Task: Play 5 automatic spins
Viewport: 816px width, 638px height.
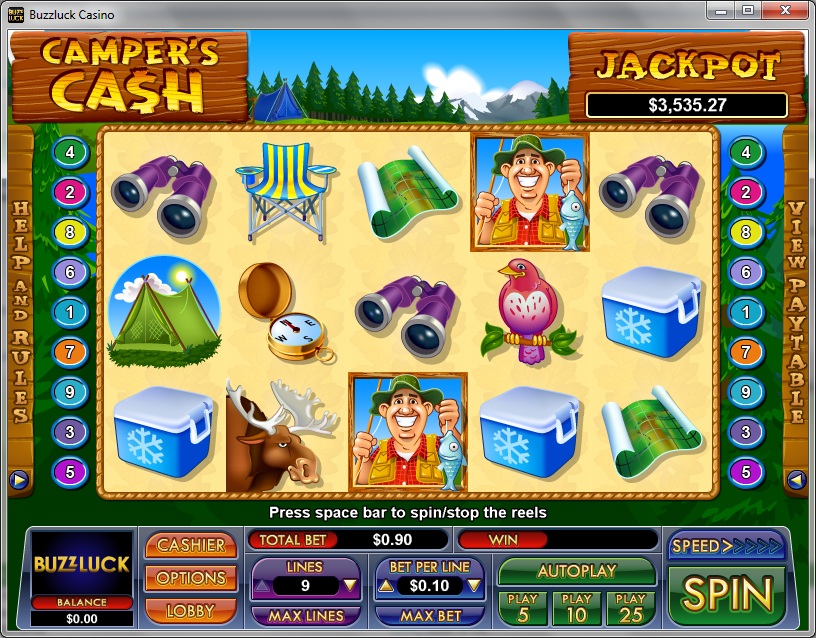Action: [x=523, y=607]
